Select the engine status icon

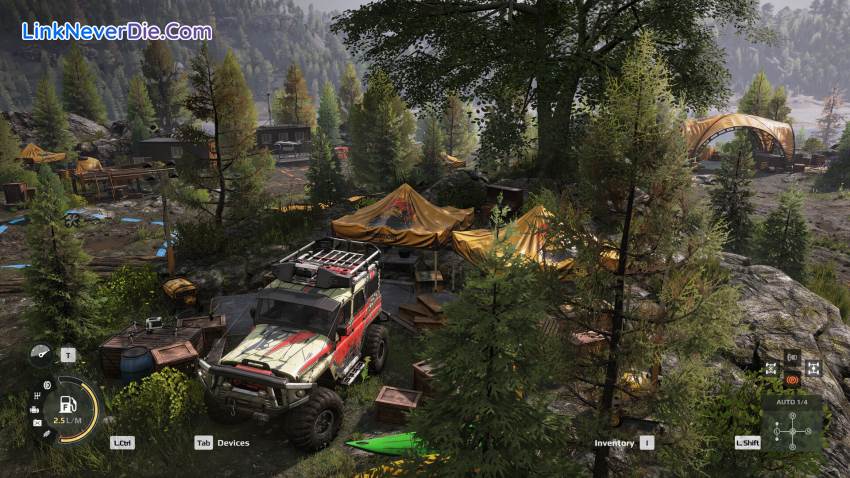pyautogui.click(x=35, y=409)
